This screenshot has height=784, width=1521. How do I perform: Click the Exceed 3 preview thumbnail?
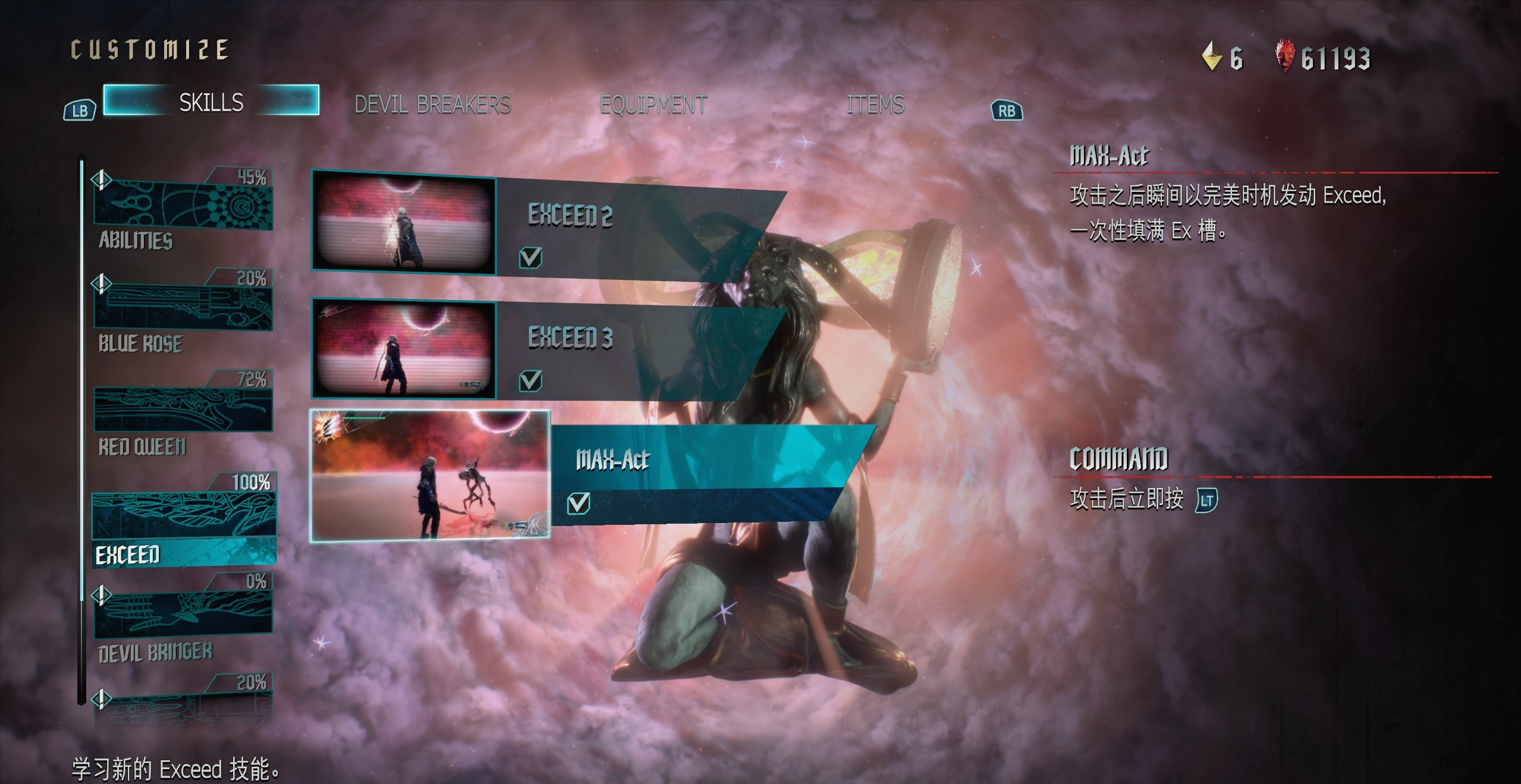(x=404, y=348)
